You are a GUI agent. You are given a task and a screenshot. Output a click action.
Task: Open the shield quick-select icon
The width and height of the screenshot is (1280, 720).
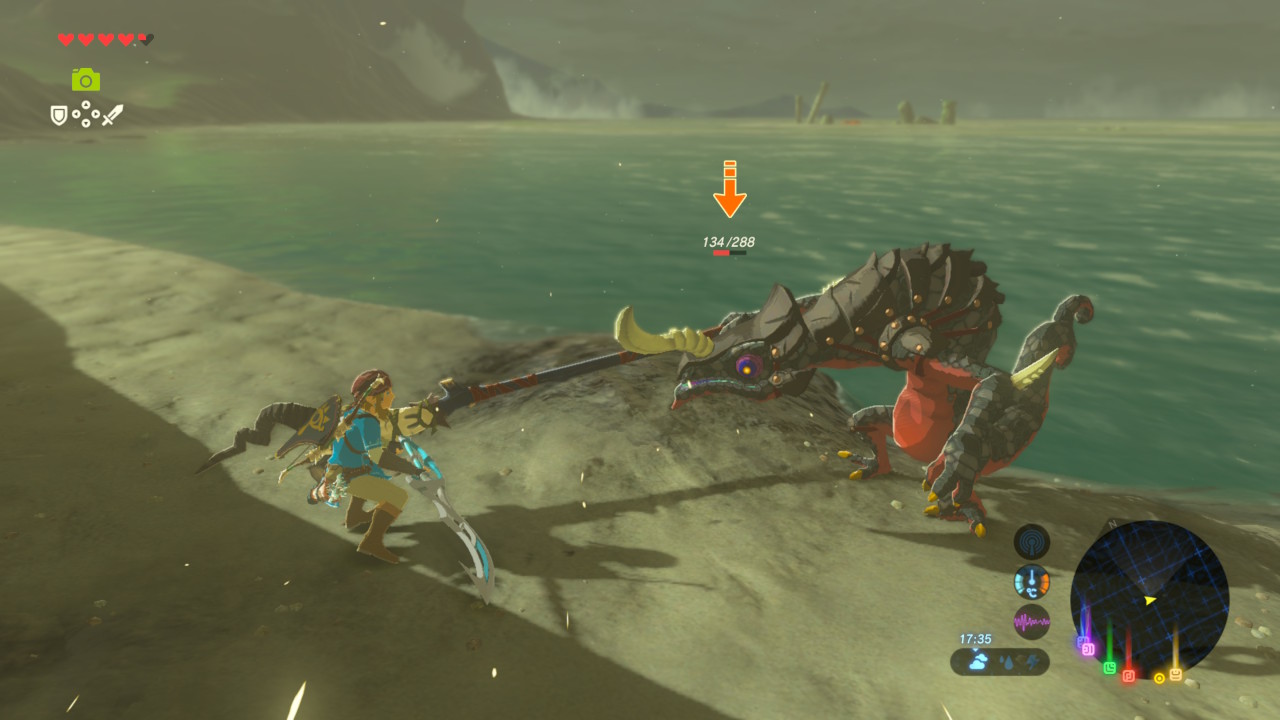coord(60,116)
